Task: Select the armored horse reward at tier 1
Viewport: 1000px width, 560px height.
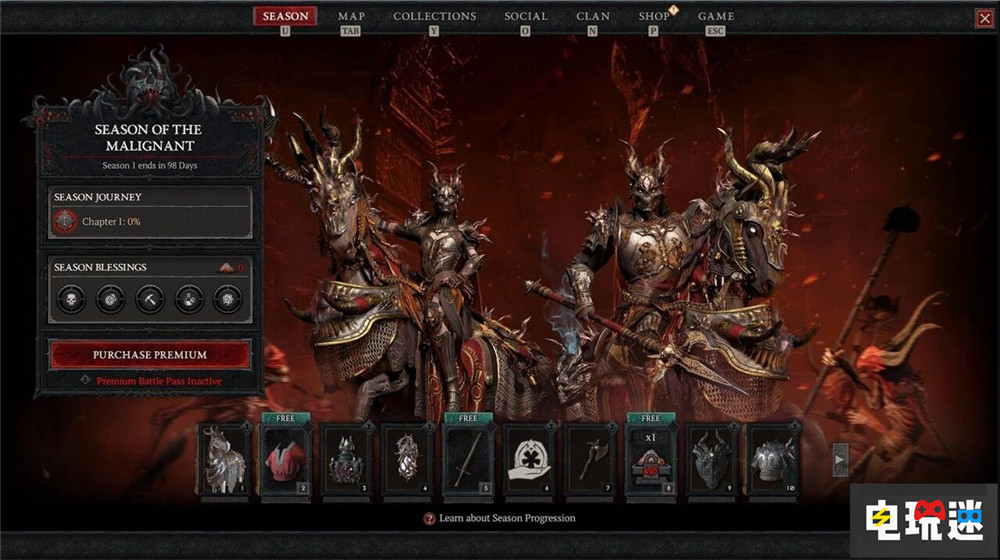Action: coord(224,459)
